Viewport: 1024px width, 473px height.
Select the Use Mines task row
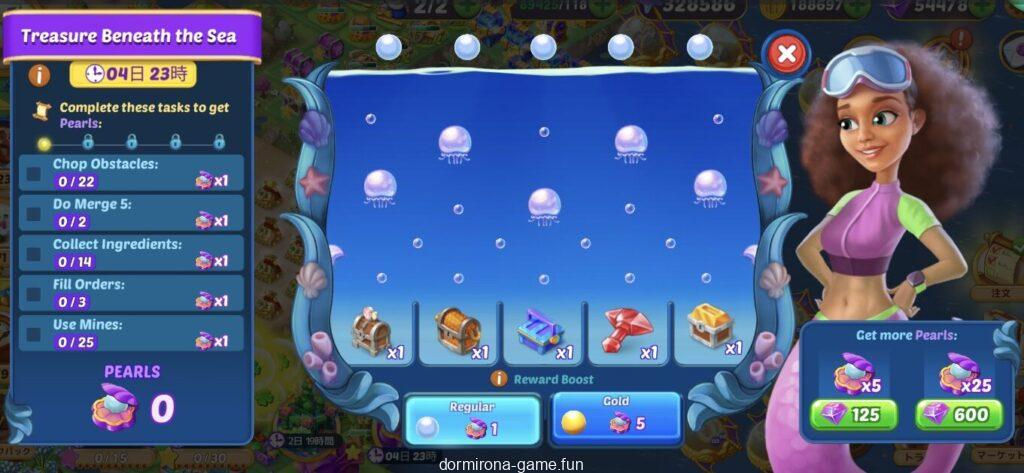131,332
